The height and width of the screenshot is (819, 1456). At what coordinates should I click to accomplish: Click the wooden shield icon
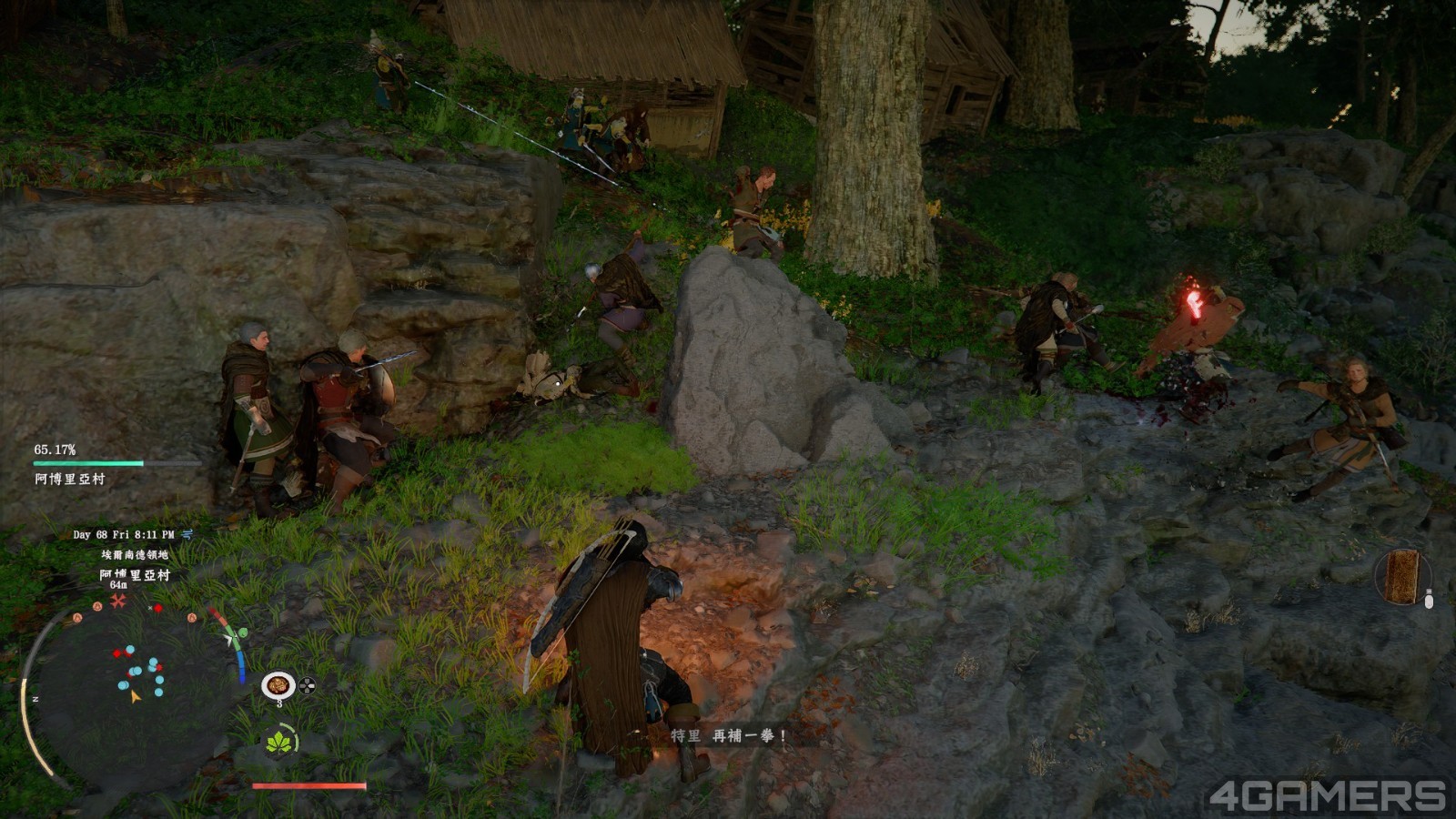point(1401,576)
